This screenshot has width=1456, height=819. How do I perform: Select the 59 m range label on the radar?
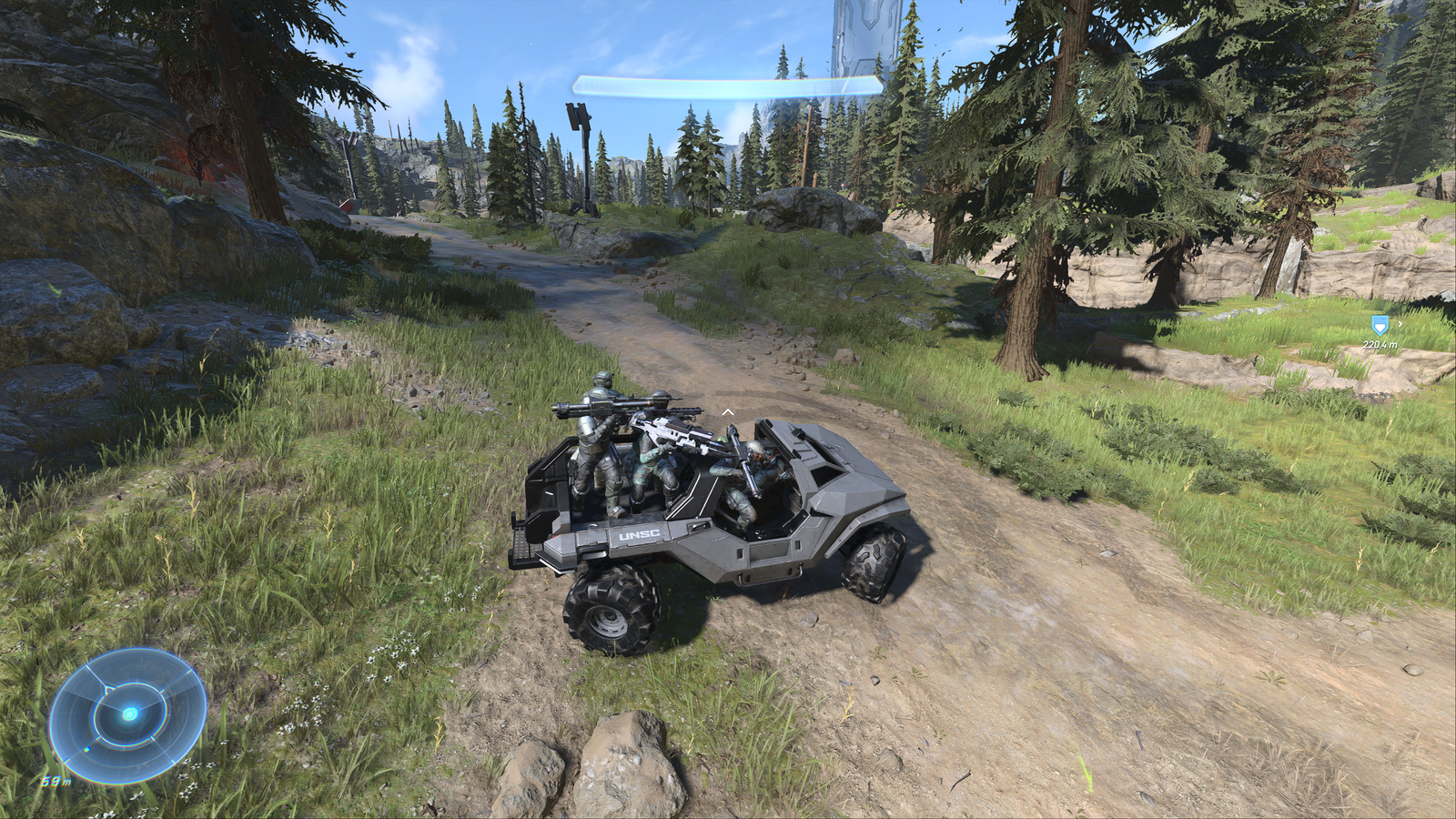click(55, 781)
